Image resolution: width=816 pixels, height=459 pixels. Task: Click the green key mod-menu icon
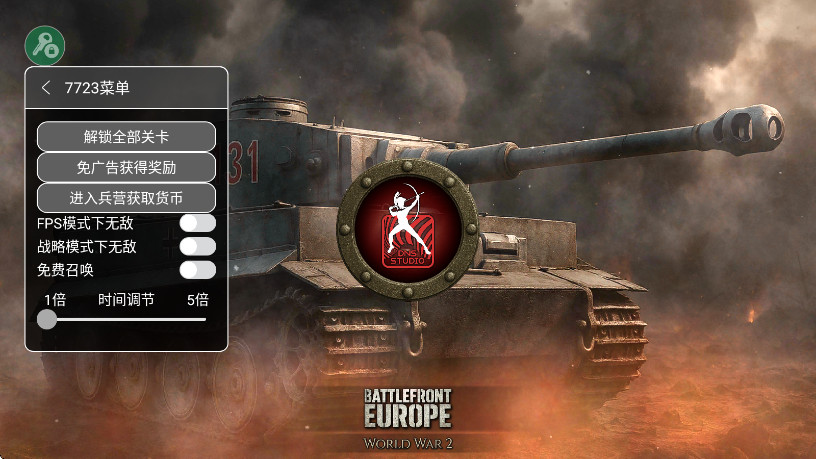pyautogui.click(x=45, y=45)
